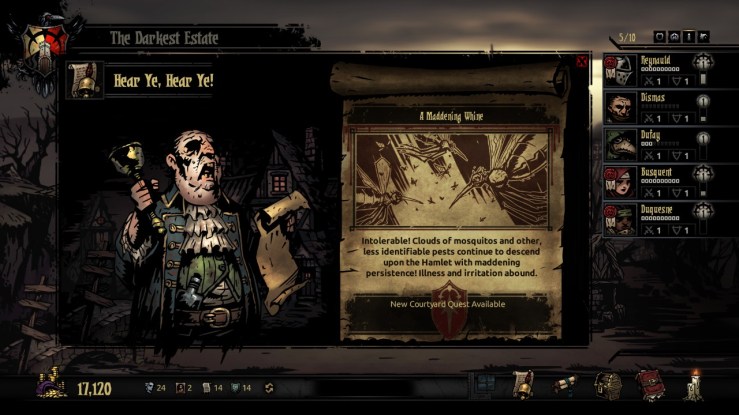Click the window grid icon in bottom bar
This screenshot has height=415, width=739.
tap(485, 385)
